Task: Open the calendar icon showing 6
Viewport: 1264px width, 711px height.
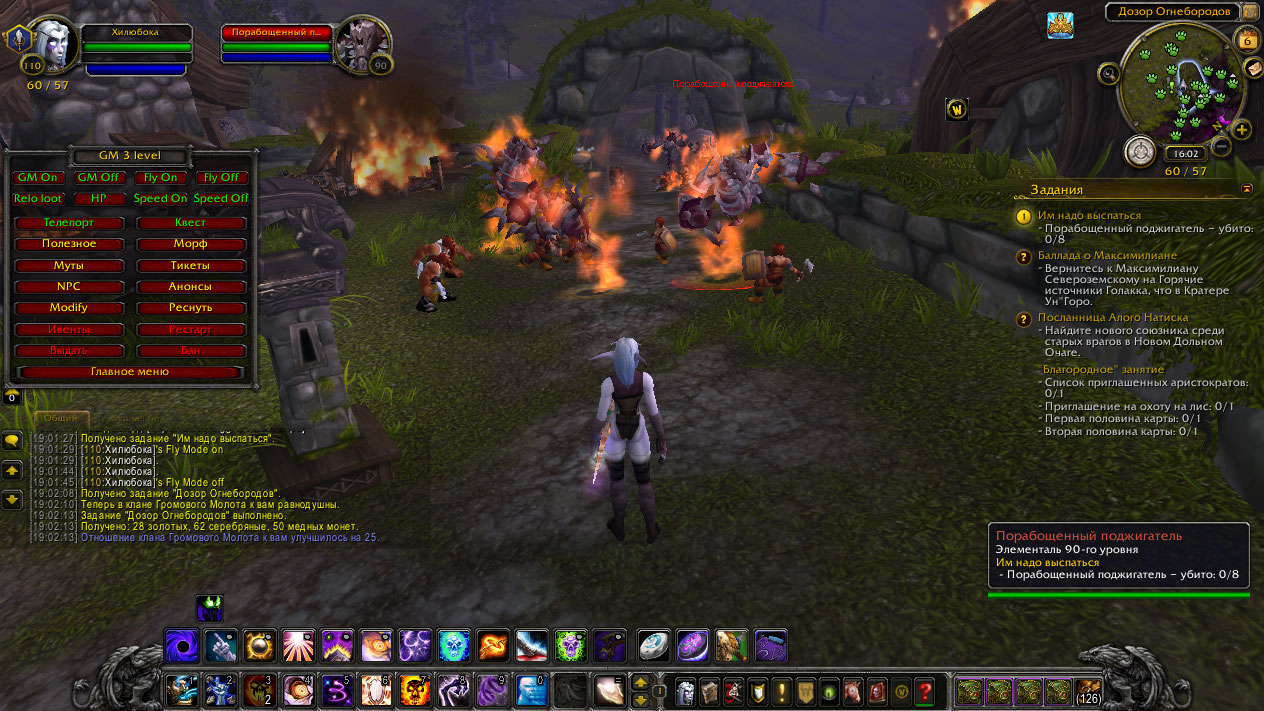Action: click(1246, 39)
